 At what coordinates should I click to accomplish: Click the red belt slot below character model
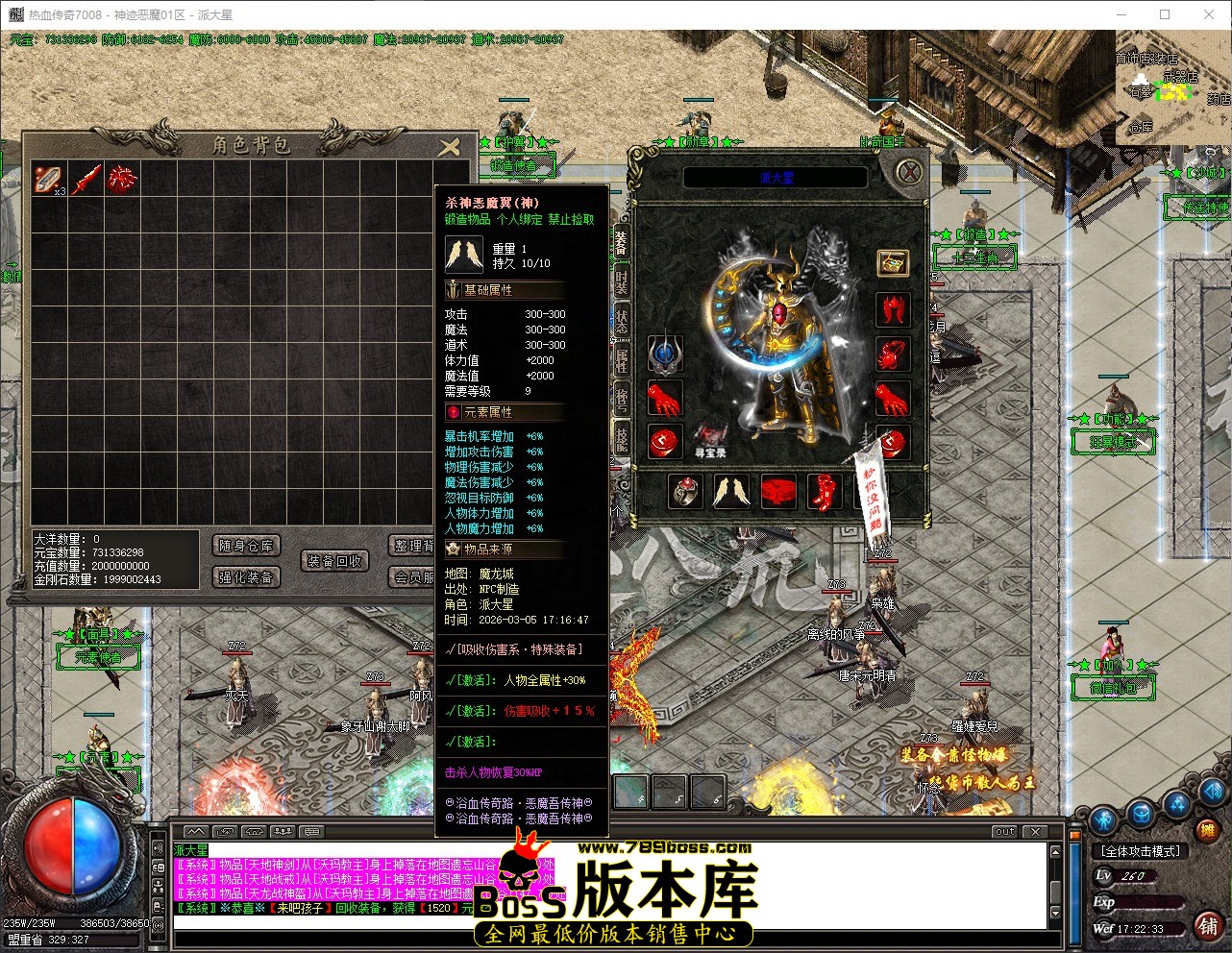tap(778, 490)
